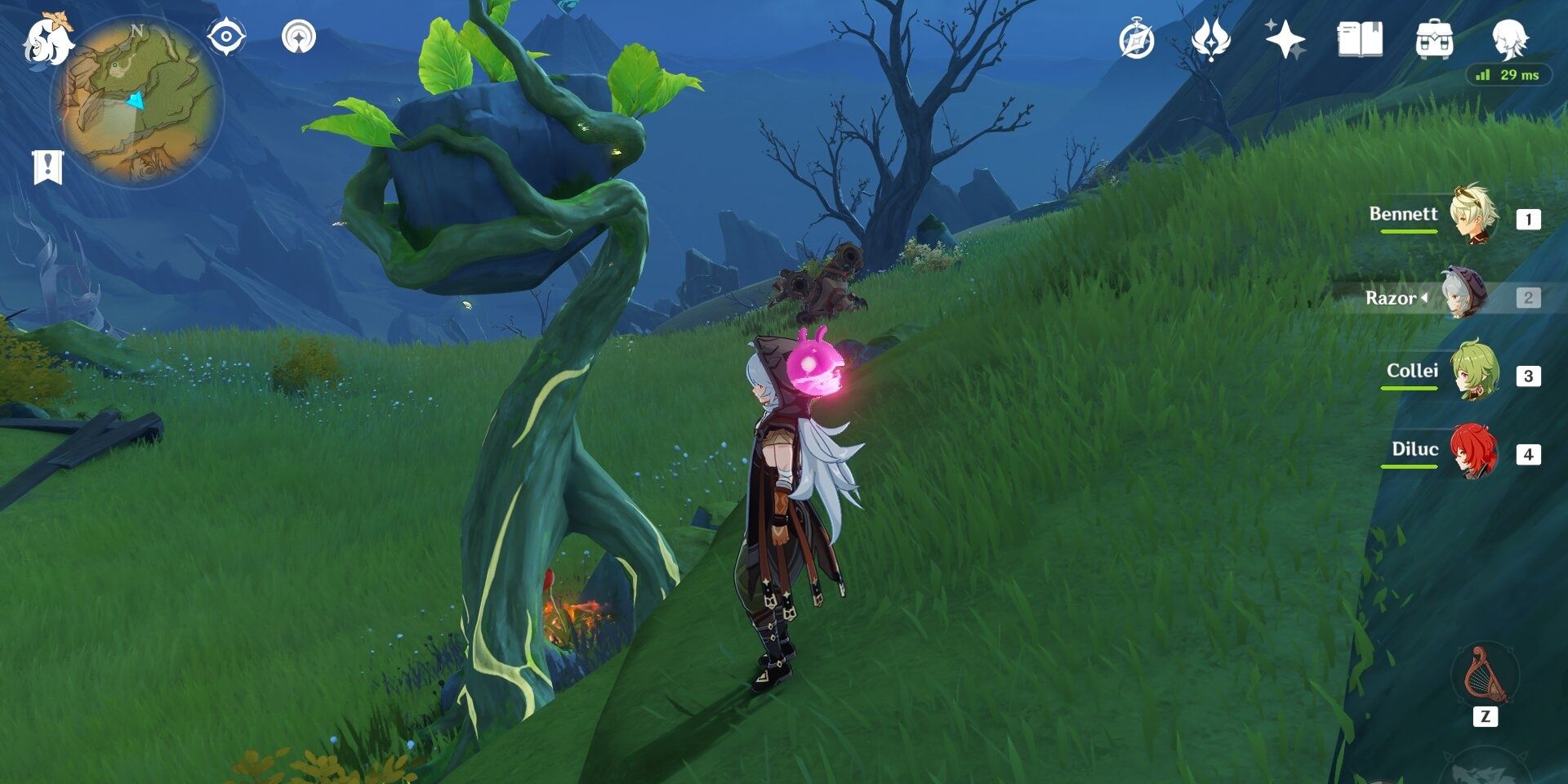The height and width of the screenshot is (784, 1568).
Task: Open the compass adventure handbook icon
Action: 1137,40
